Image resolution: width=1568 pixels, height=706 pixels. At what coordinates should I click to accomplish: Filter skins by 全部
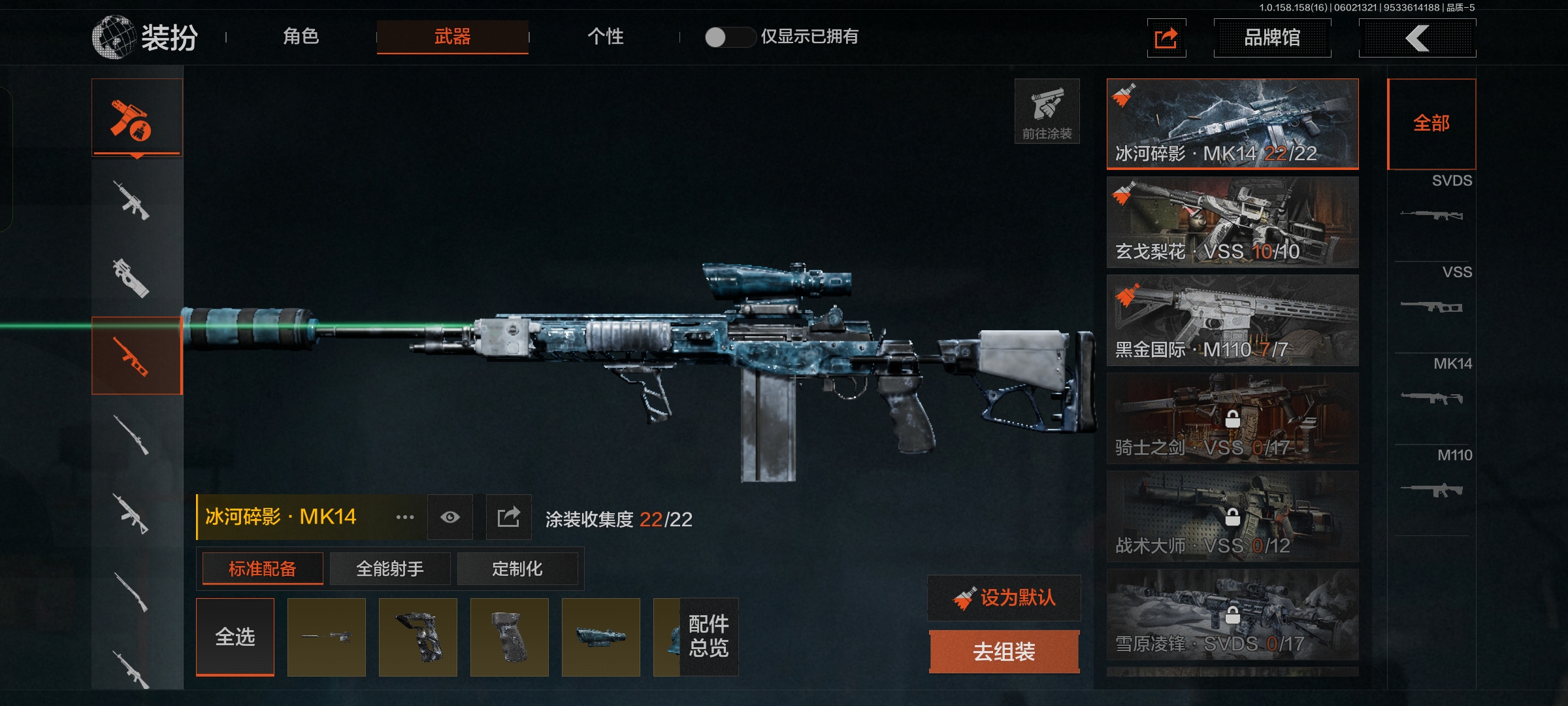1431,124
